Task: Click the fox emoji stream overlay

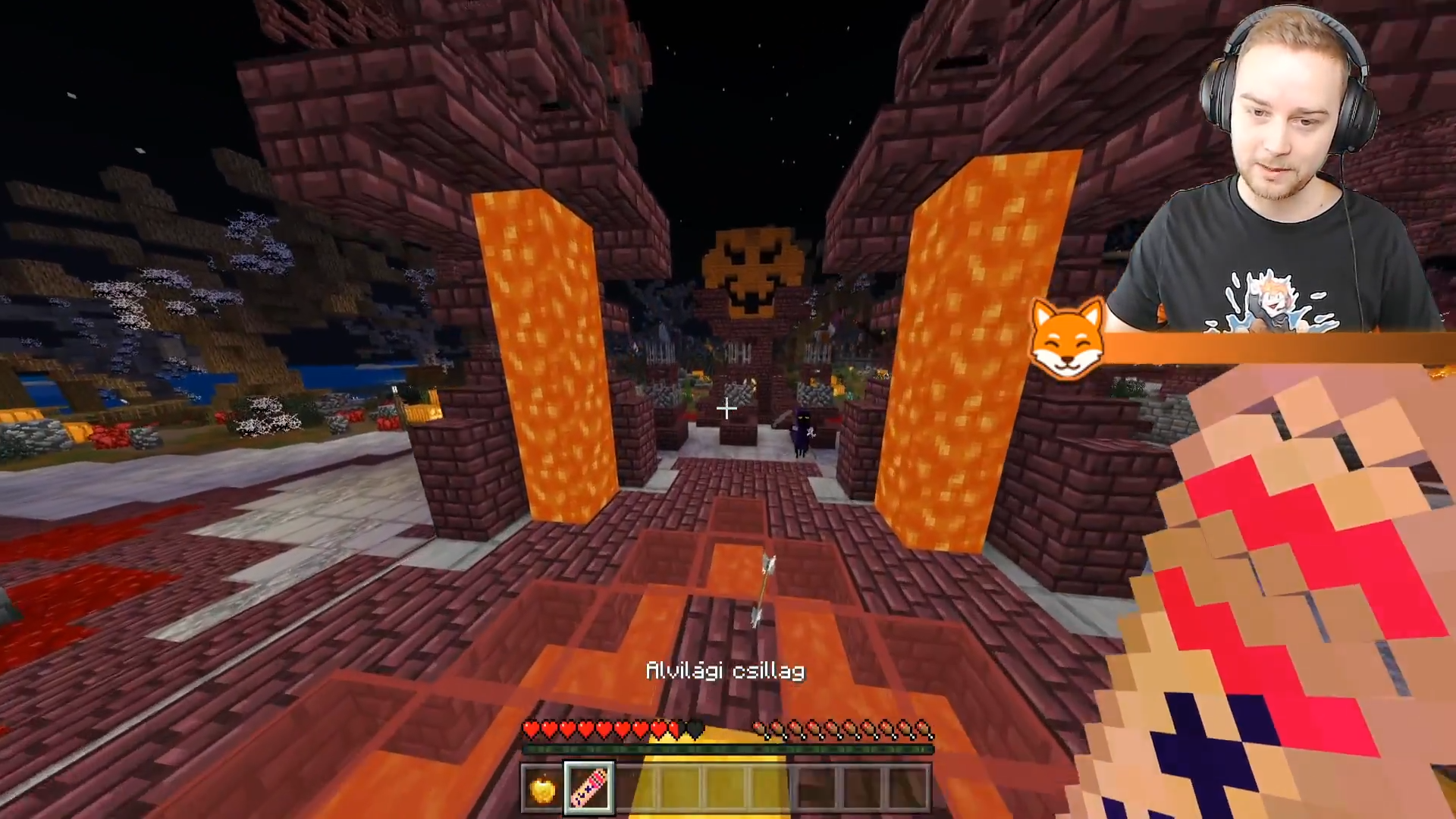Action: (x=1066, y=338)
